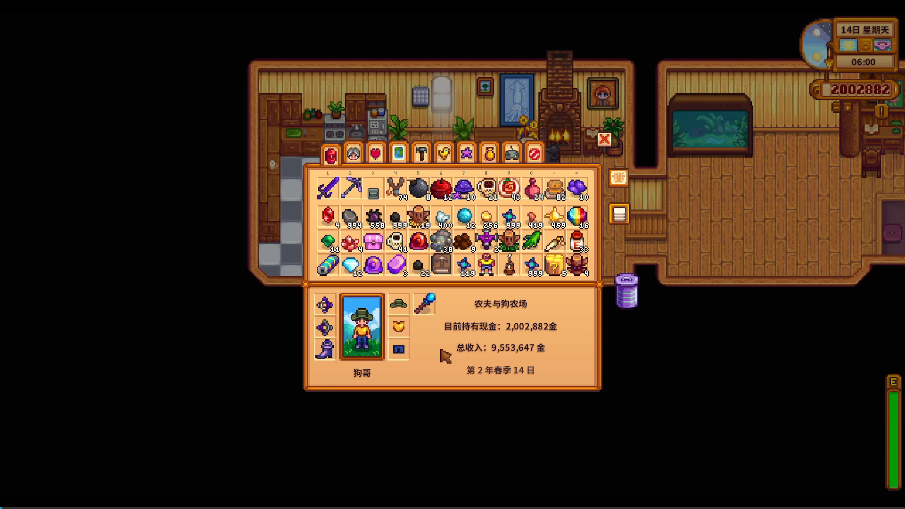Pick the pickaxe in the inventory
Screen dimensions: 905x509
click(351, 188)
